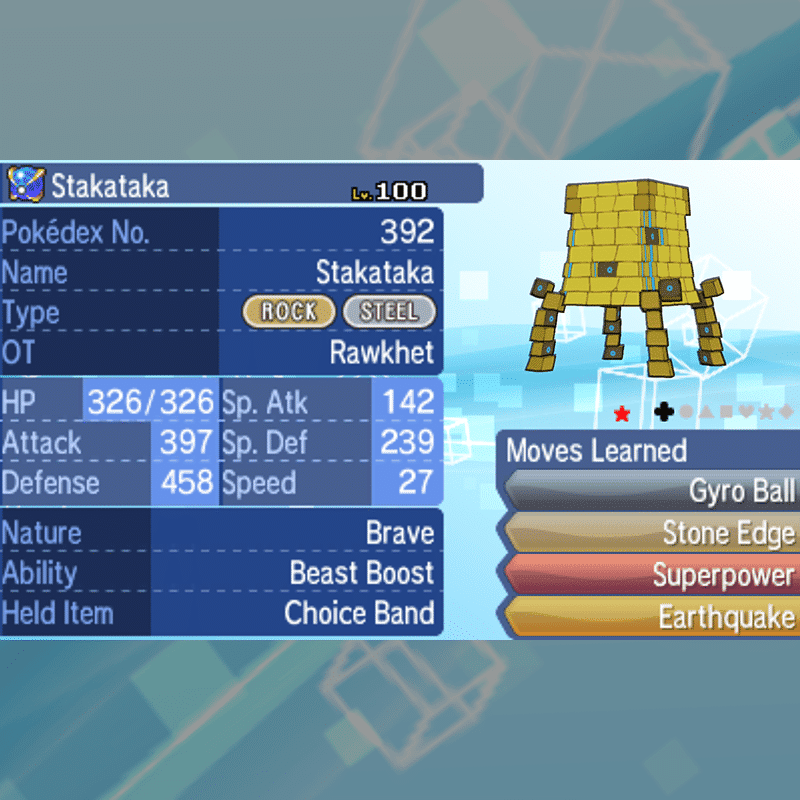Click the red shiny star icon

622,413
